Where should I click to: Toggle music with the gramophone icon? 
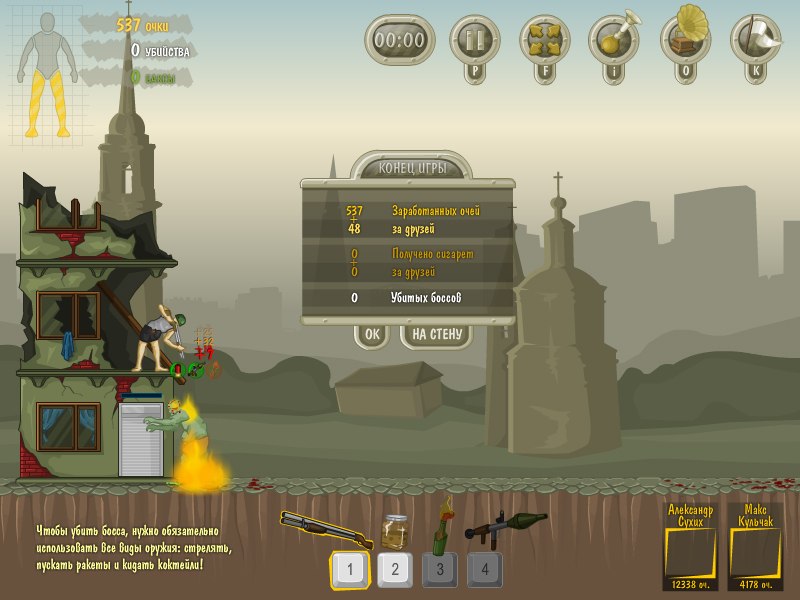(x=685, y=39)
